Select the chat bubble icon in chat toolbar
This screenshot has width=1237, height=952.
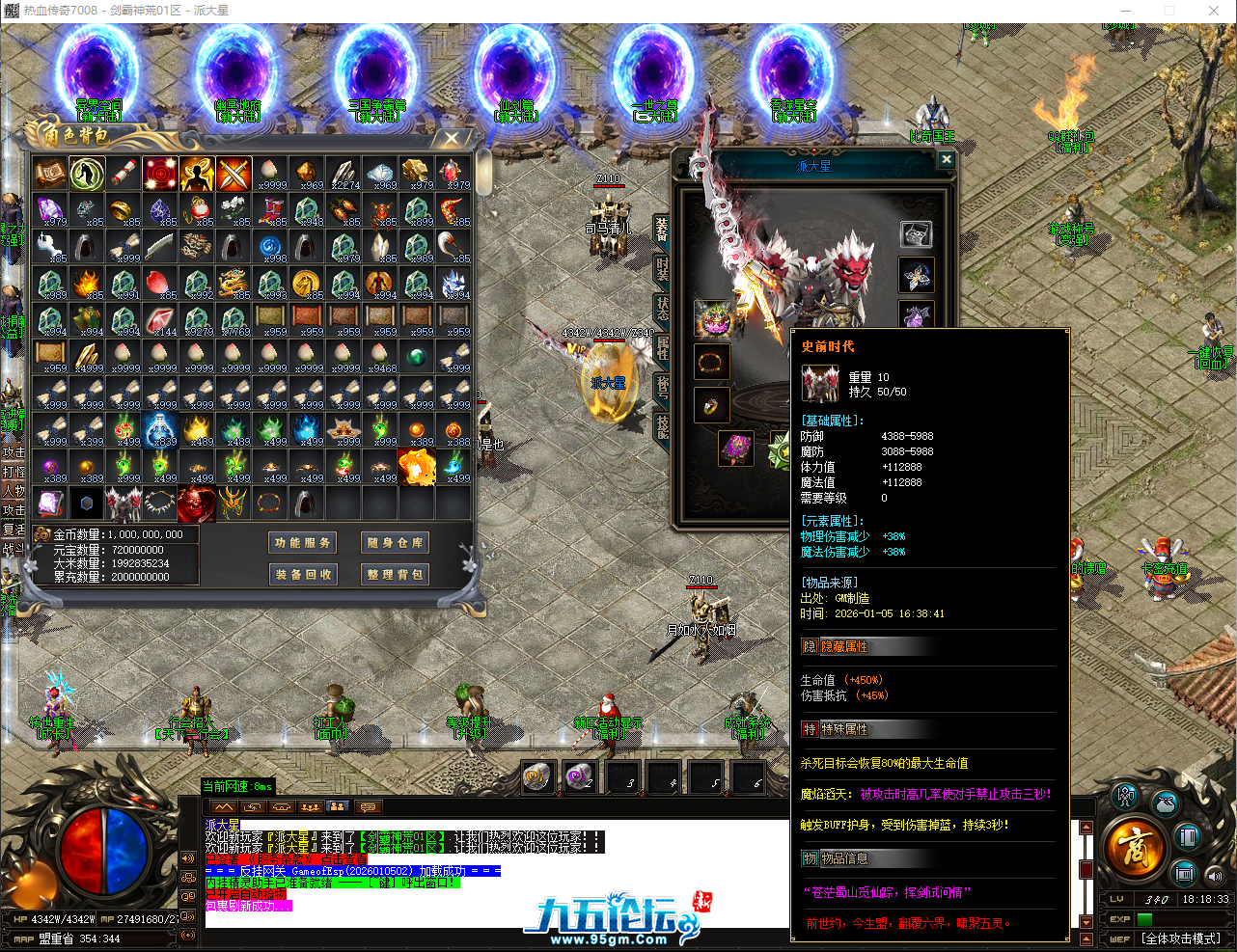tap(368, 807)
